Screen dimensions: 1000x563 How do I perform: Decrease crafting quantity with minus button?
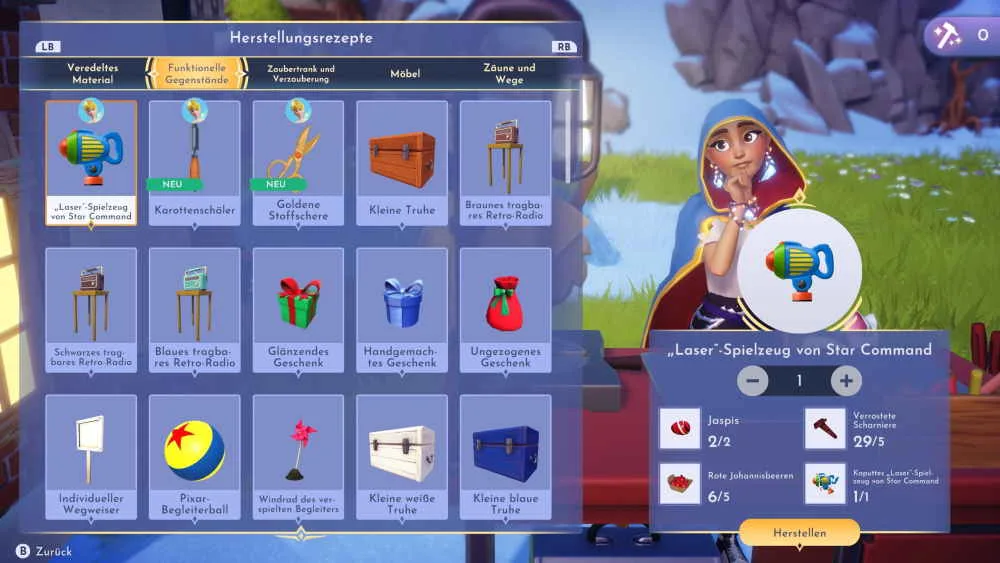(x=753, y=381)
